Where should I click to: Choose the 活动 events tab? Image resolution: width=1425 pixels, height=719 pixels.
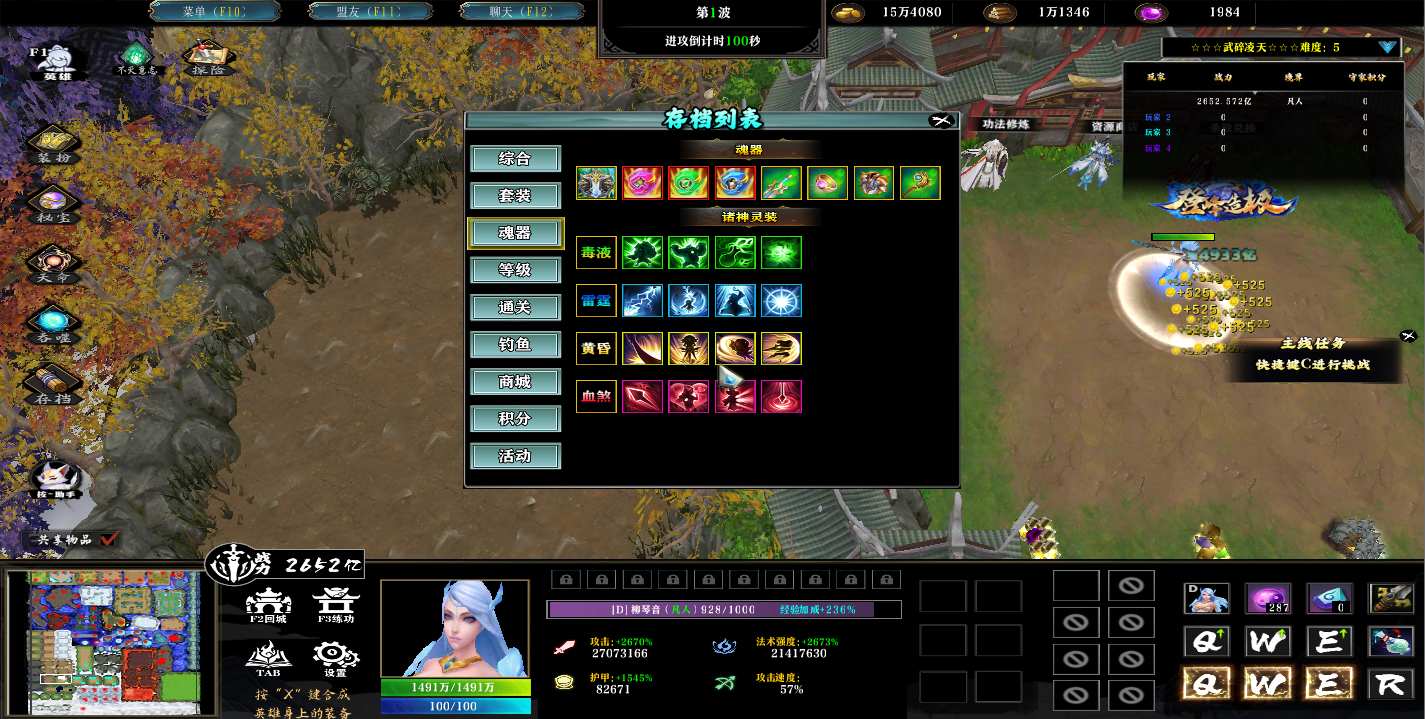515,457
